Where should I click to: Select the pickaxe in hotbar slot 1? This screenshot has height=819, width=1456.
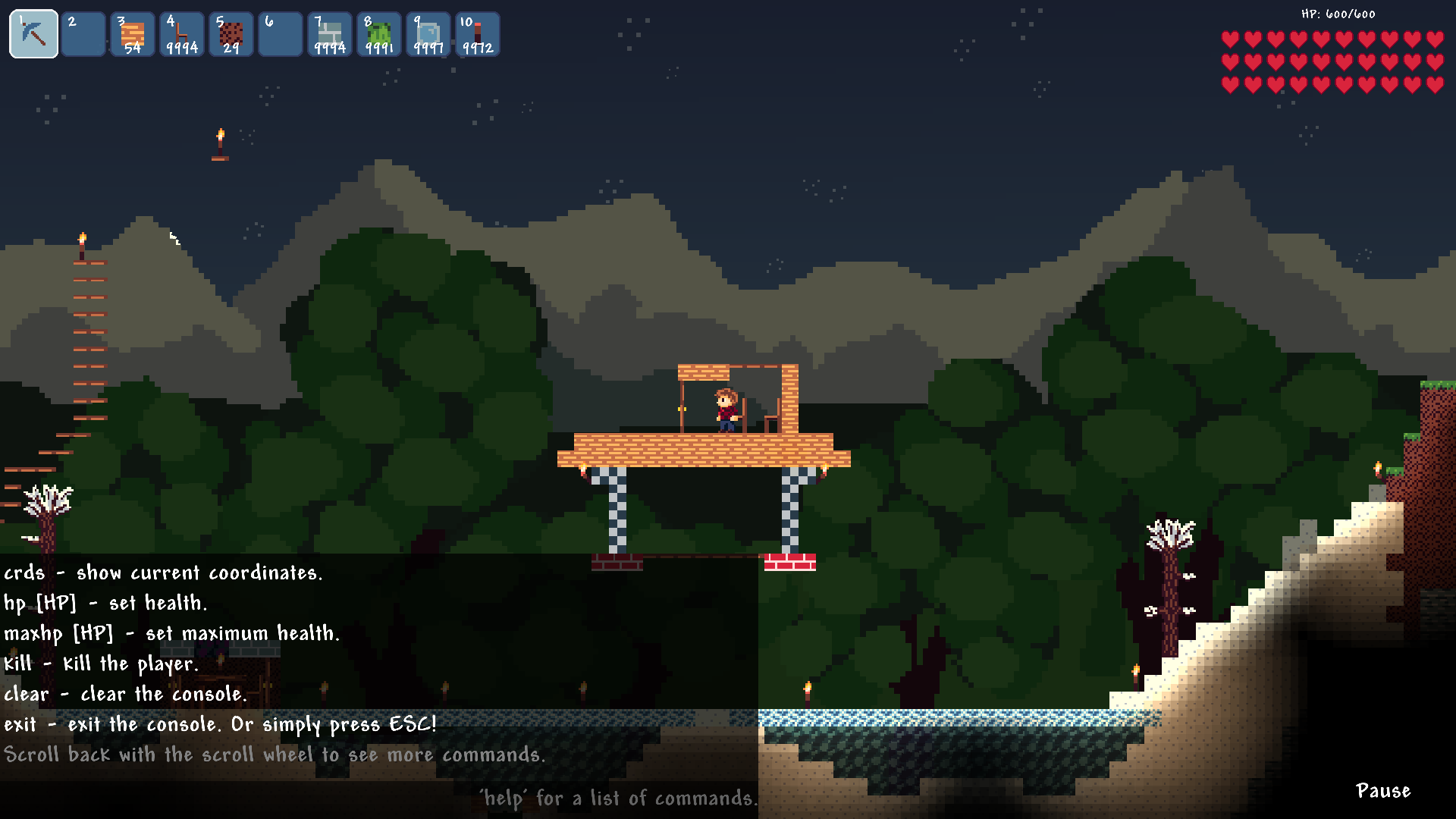33,34
